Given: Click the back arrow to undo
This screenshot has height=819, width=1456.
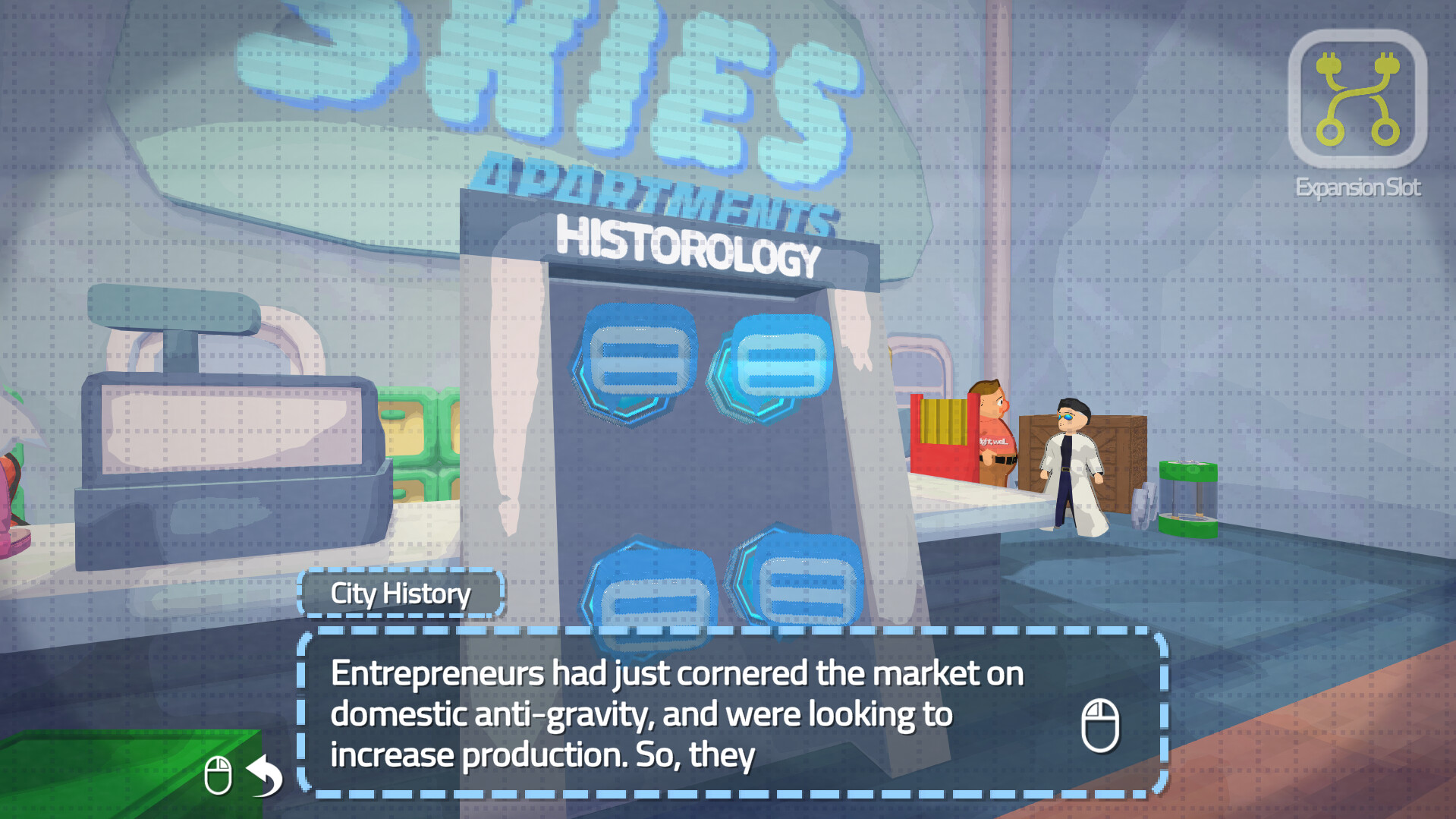Looking at the screenshot, I should tap(263, 776).
